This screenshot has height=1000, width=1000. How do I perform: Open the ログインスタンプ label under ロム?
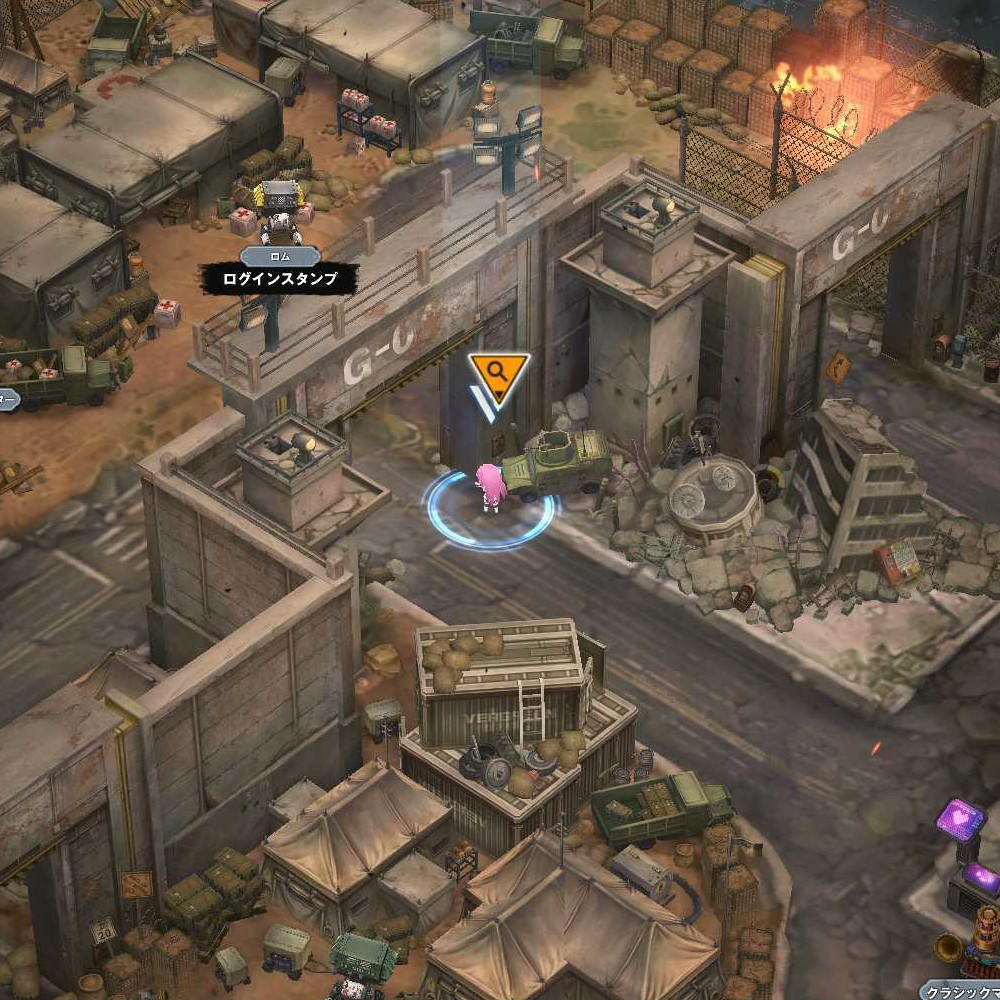pyautogui.click(x=279, y=280)
